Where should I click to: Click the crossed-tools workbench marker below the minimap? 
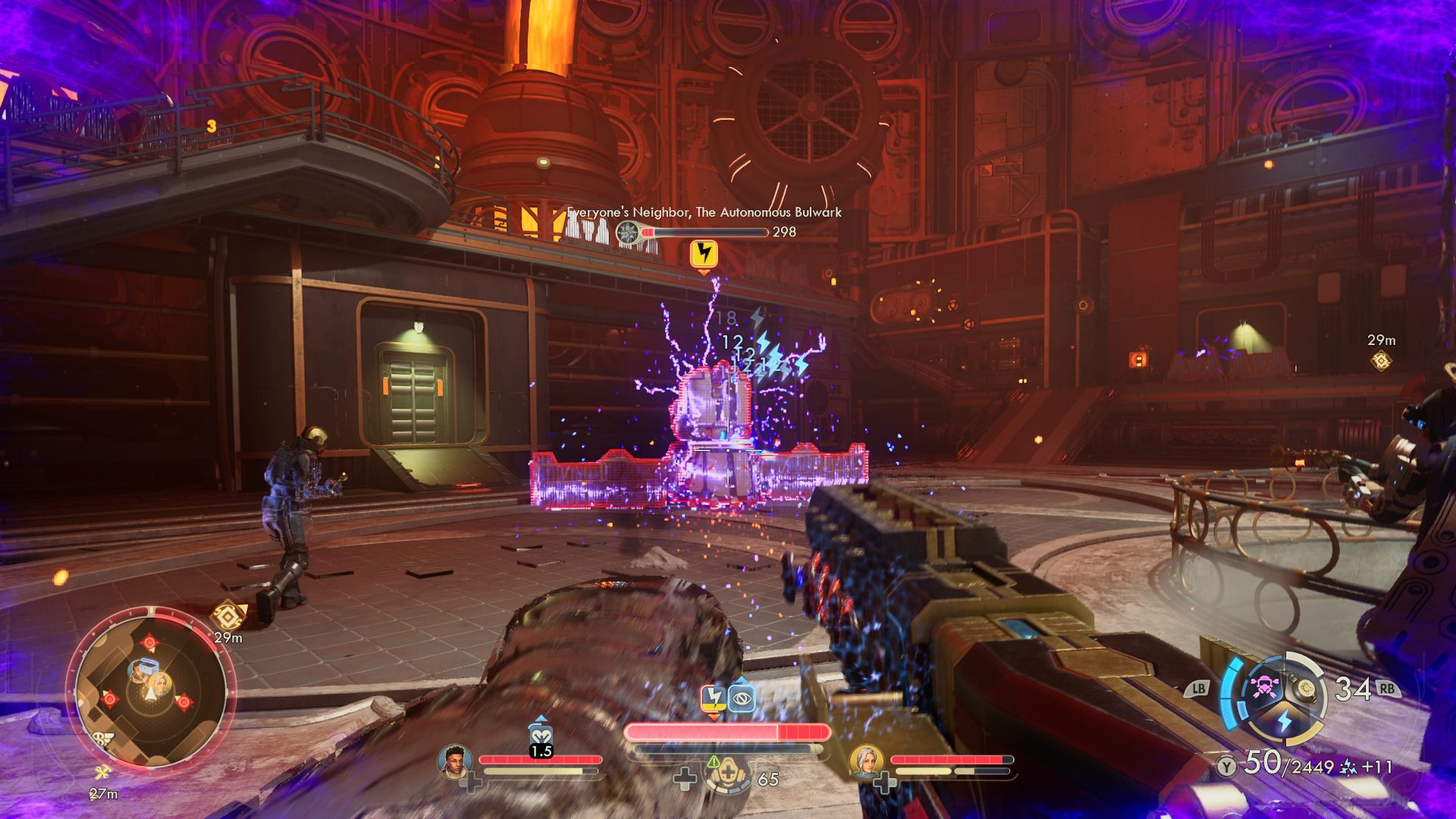(102, 773)
